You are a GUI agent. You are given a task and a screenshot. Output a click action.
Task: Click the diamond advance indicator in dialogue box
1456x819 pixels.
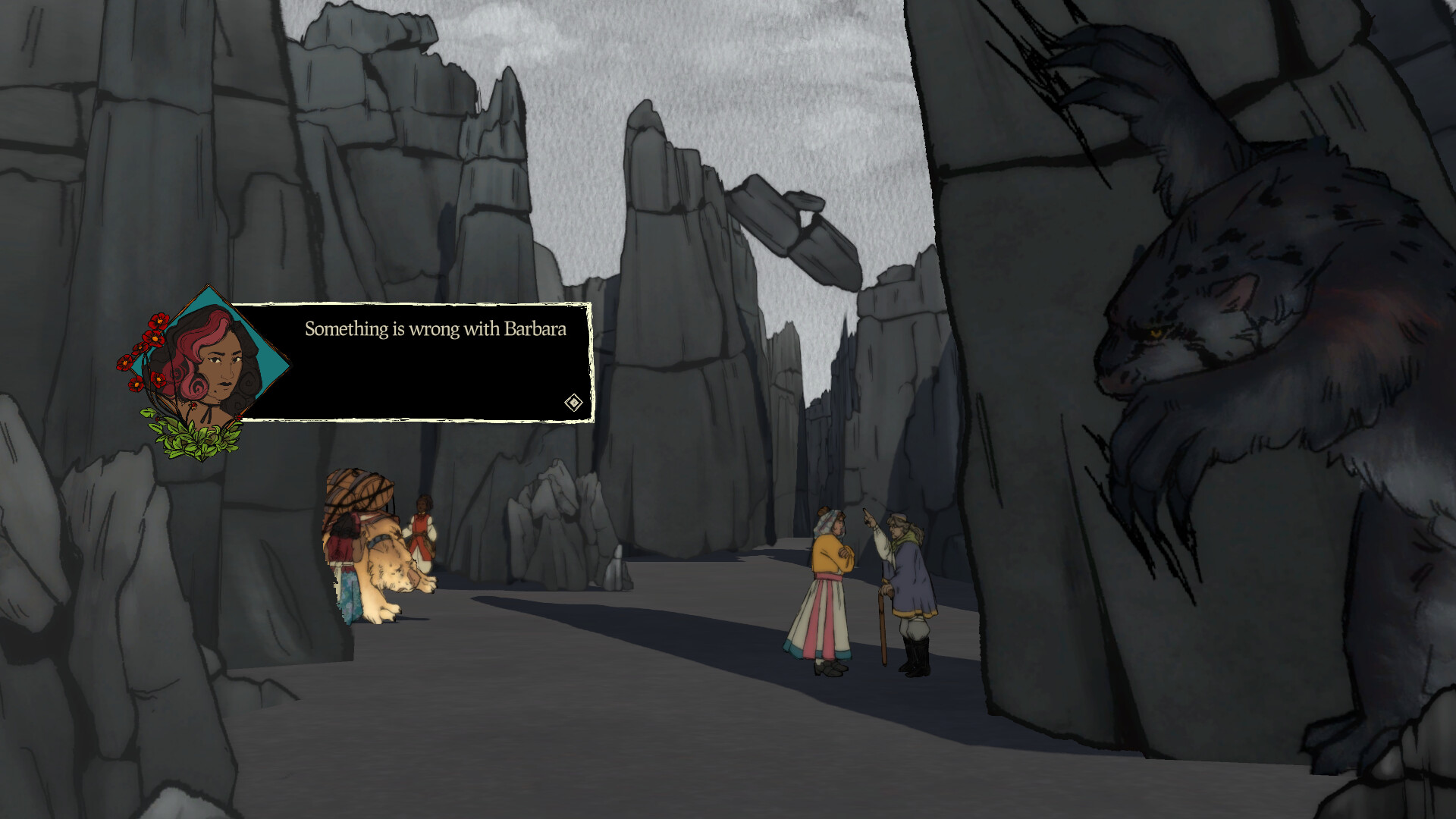coord(573,403)
